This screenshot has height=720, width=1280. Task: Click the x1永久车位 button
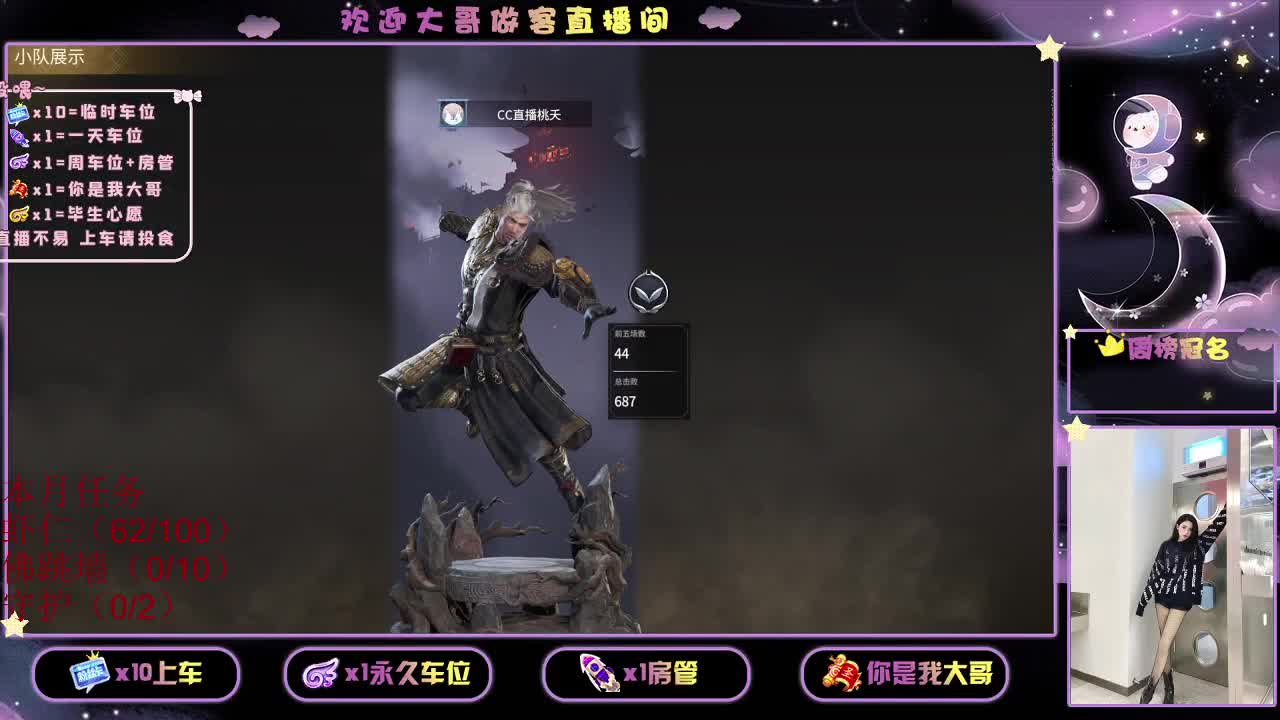click(x=389, y=674)
